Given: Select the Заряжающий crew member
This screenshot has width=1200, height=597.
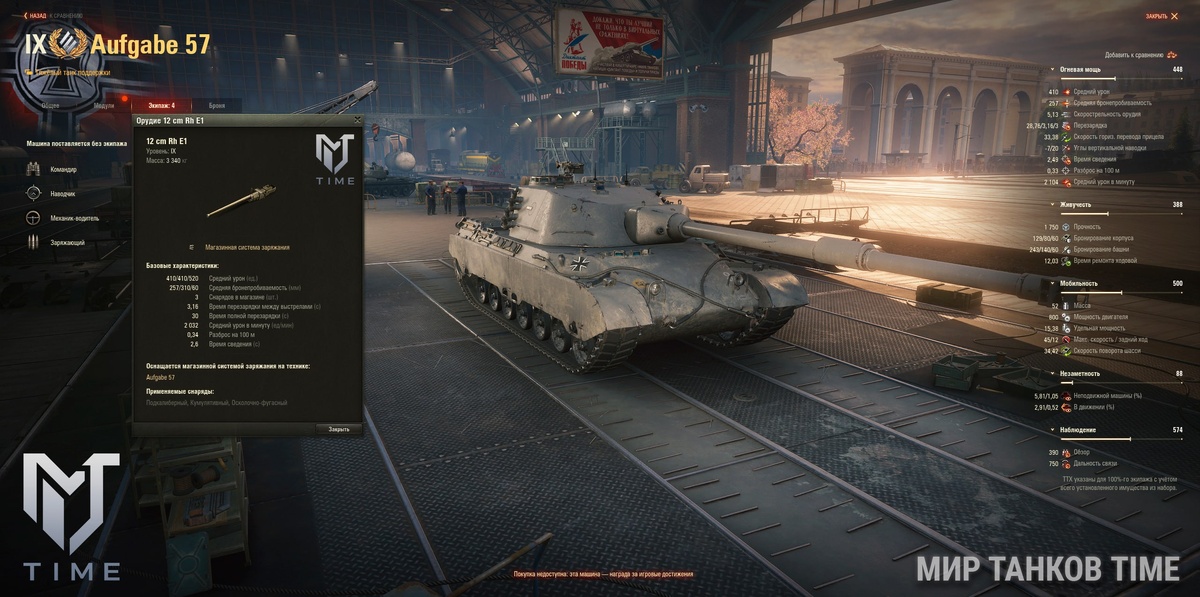Looking at the screenshot, I should [x=66, y=242].
